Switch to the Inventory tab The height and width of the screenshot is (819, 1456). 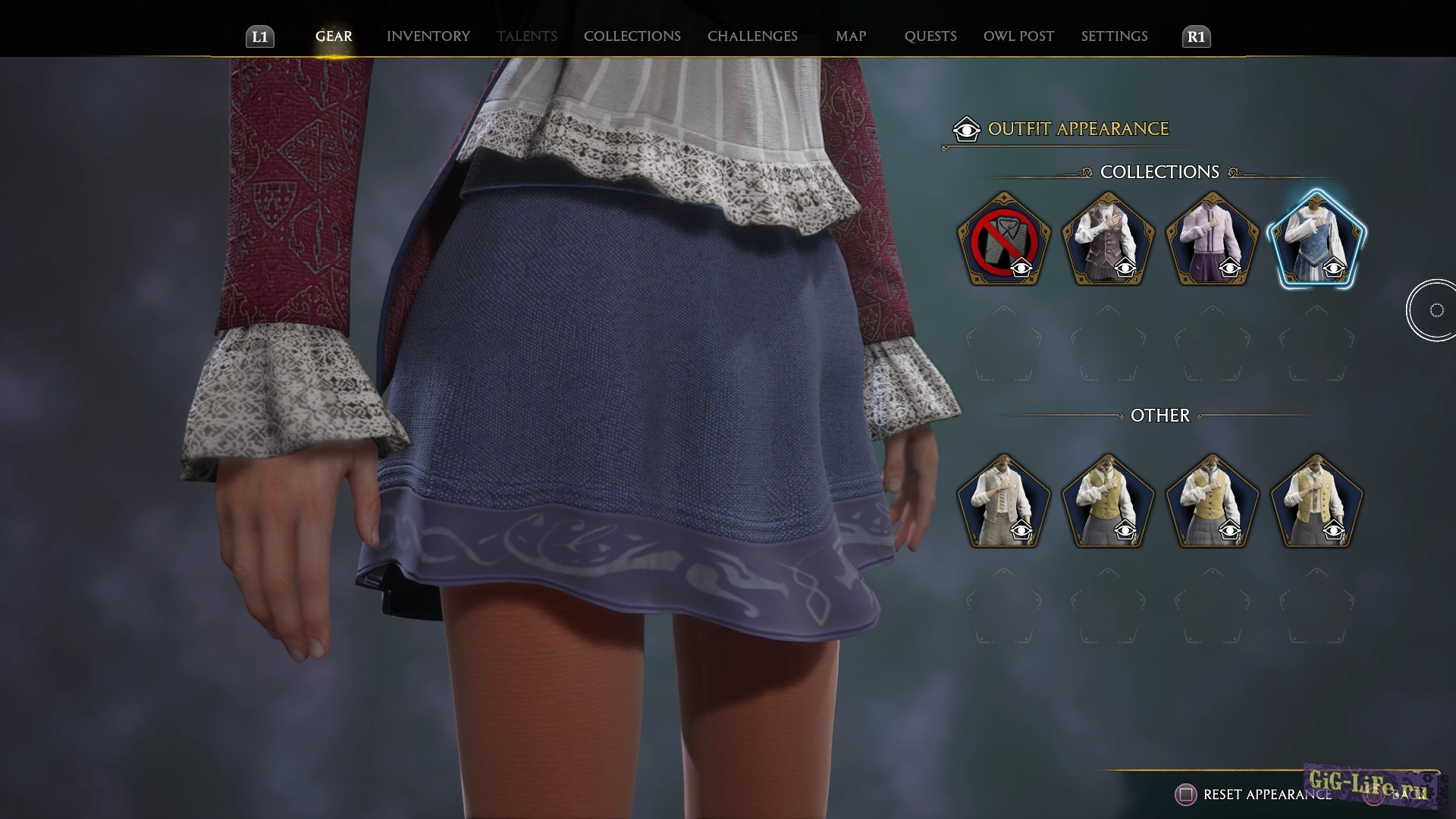428,36
